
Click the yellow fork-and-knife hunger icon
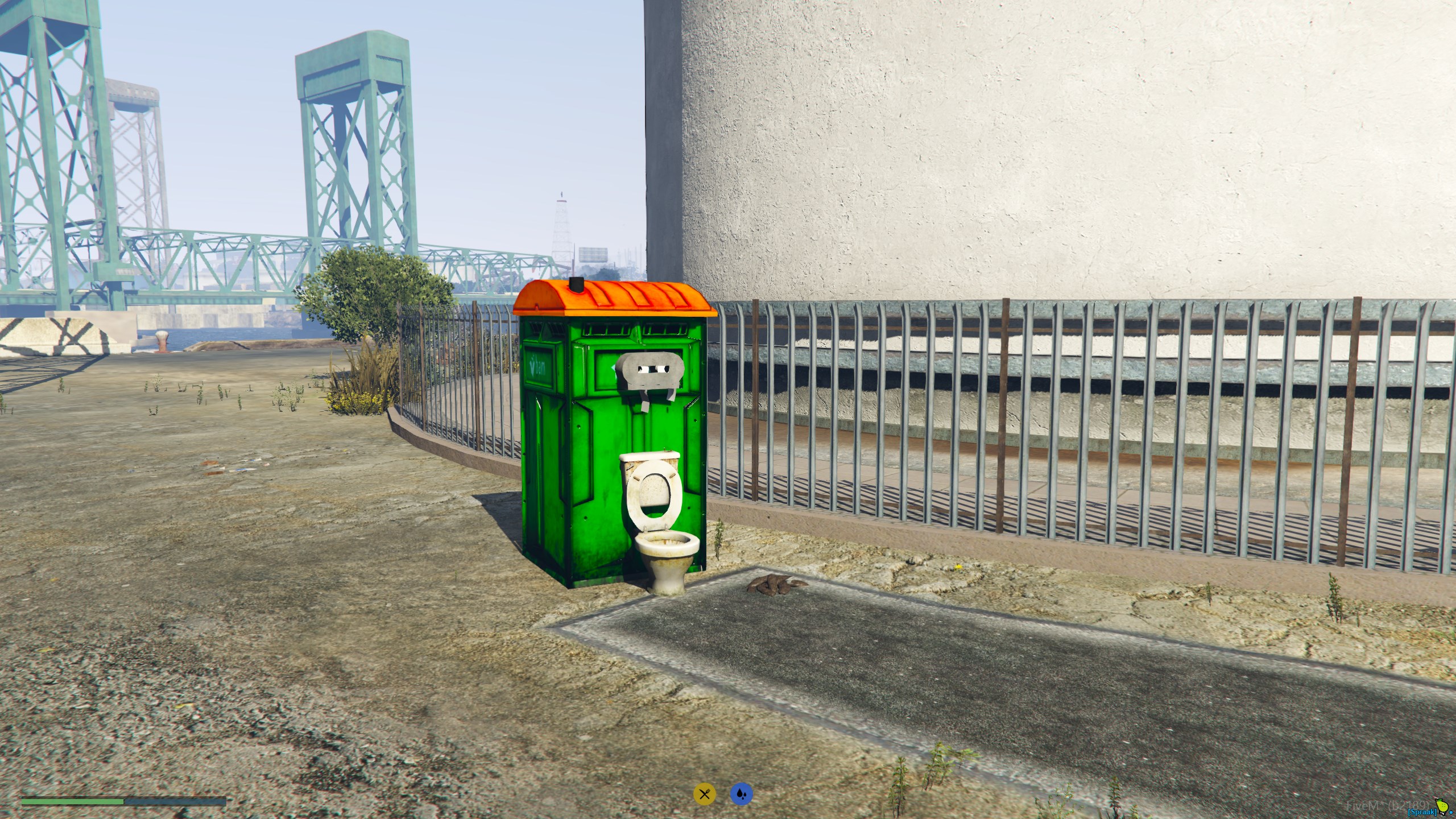click(704, 794)
